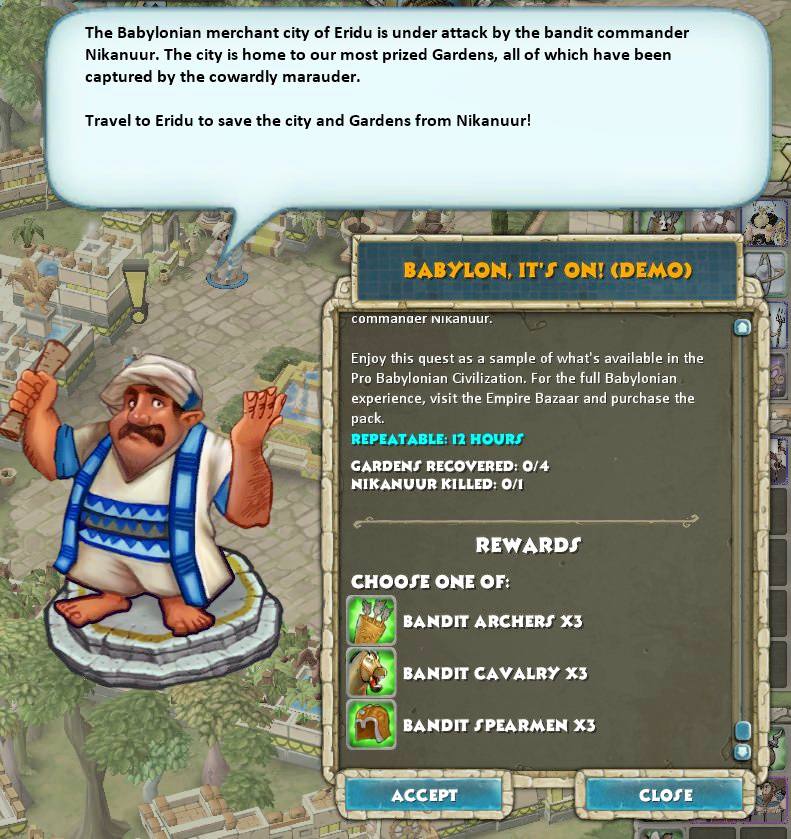Pick the Bandit Spearmen x3 reward
The height and width of the screenshot is (839, 791).
[372, 725]
